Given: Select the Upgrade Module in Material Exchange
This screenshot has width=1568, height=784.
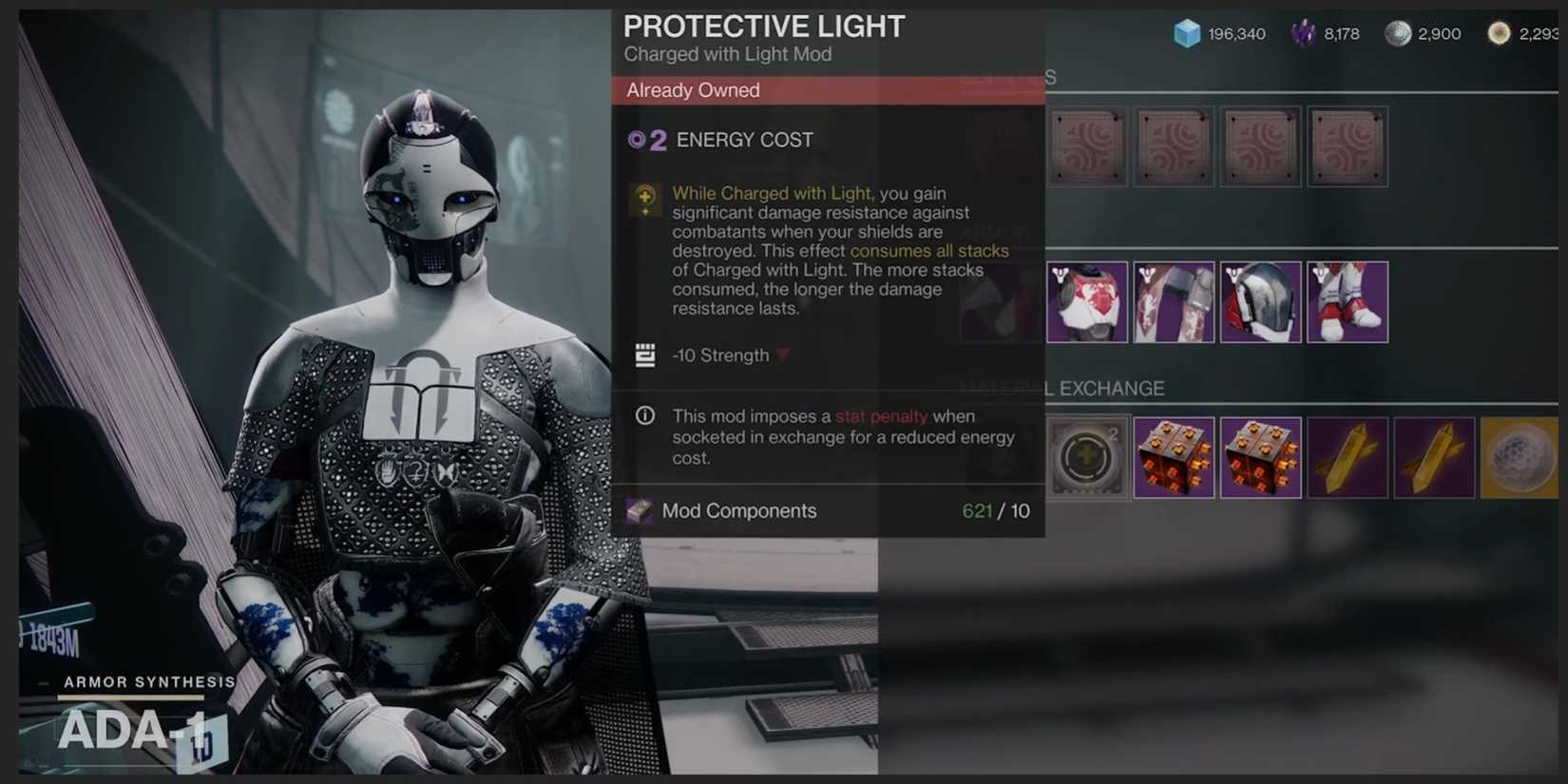Looking at the screenshot, I should coord(1086,458).
